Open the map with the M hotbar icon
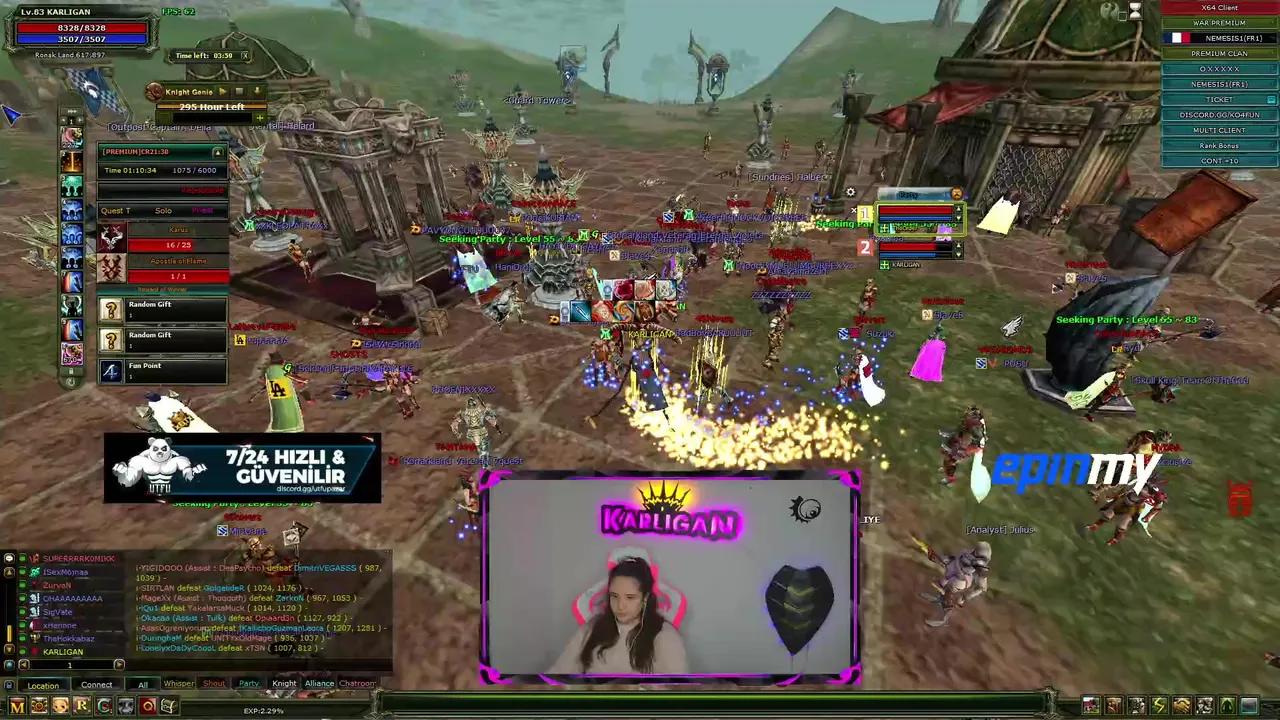 (17, 706)
